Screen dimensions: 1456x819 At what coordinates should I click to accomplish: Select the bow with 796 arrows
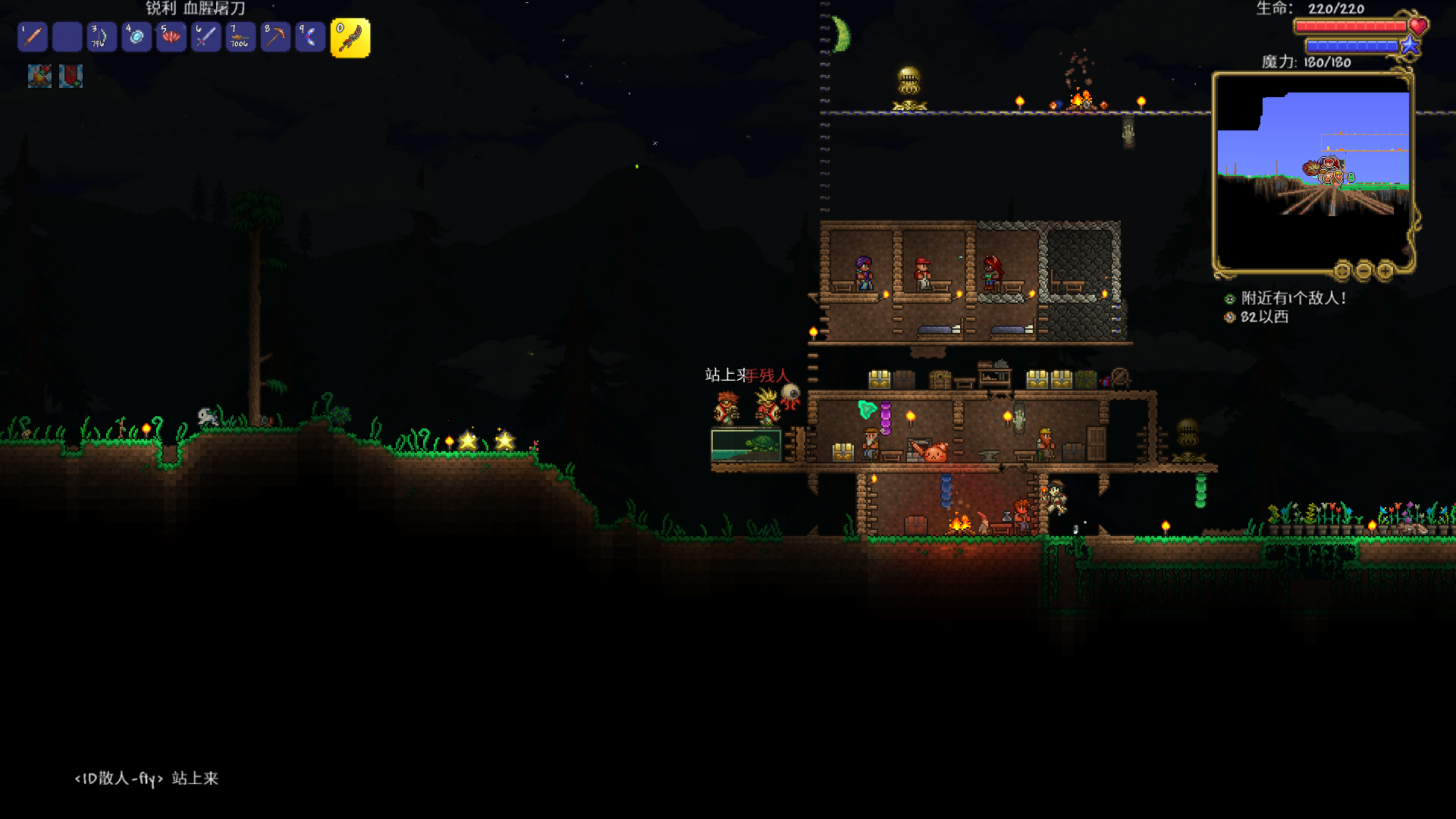click(102, 36)
